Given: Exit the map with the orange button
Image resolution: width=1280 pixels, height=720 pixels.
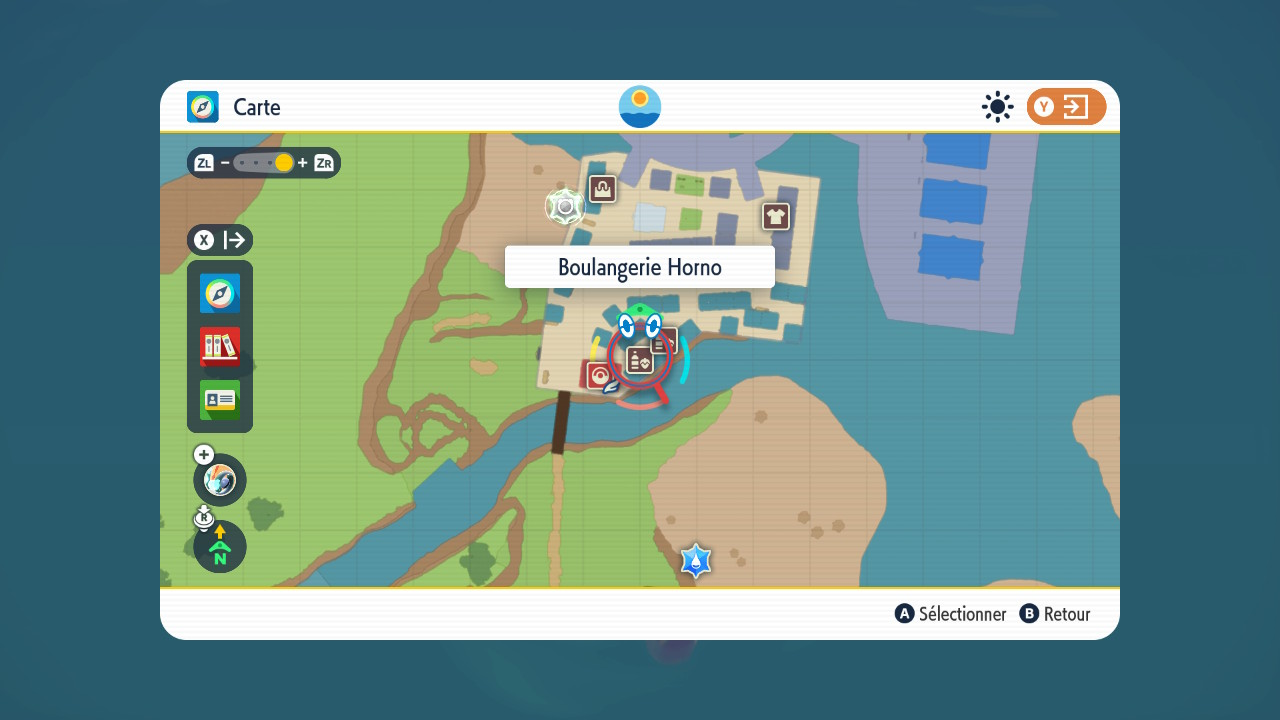Looking at the screenshot, I should [x=1066, y=107].
